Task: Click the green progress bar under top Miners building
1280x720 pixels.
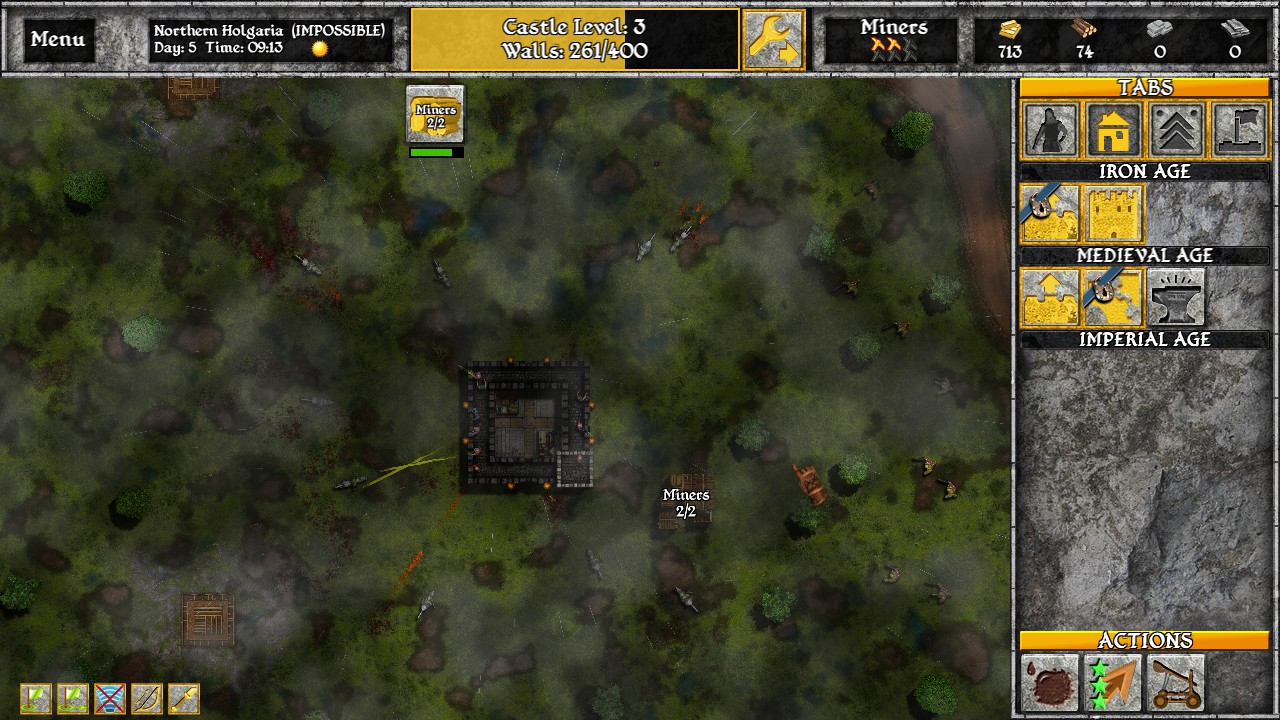Action: point(434,150)
